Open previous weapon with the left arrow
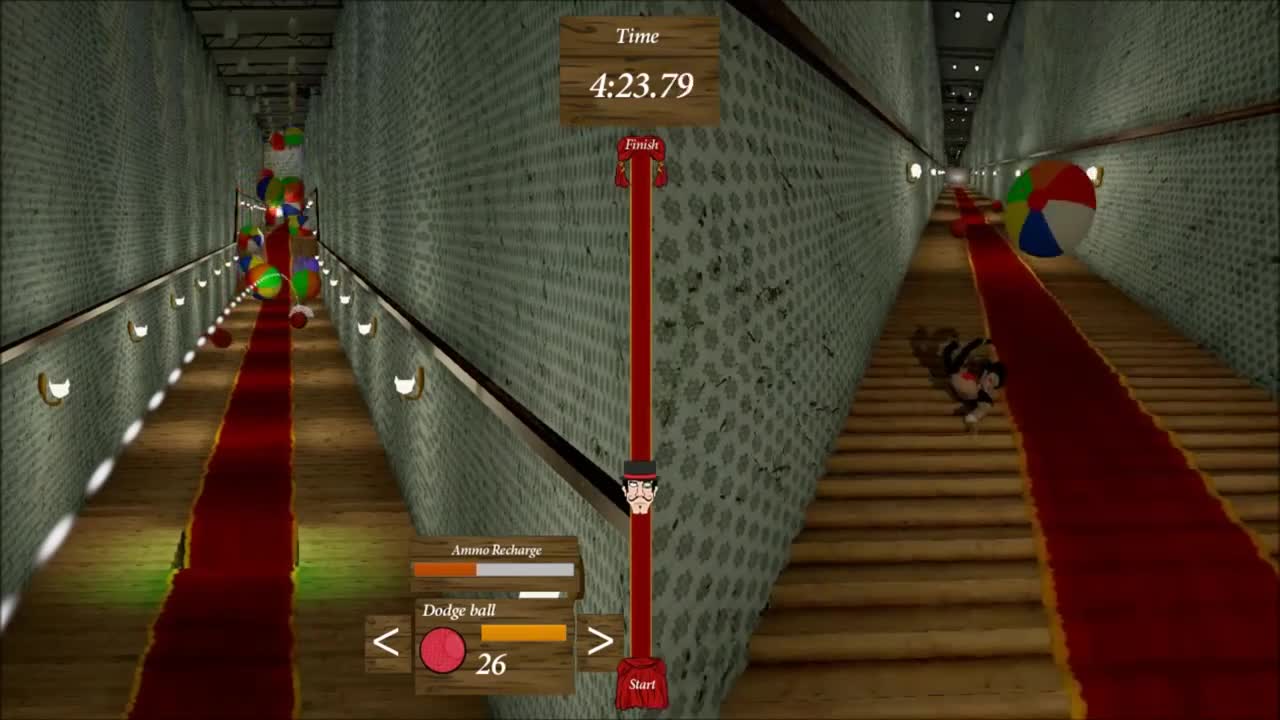 point(385,640)
